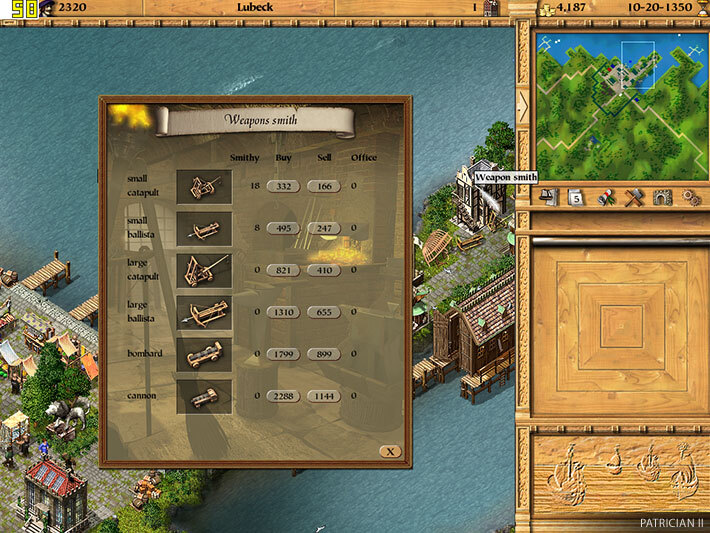Sell a large catapult for 410
Viewport: 710px width, 533px height.
pyautogui.click(x=324, y=270)
